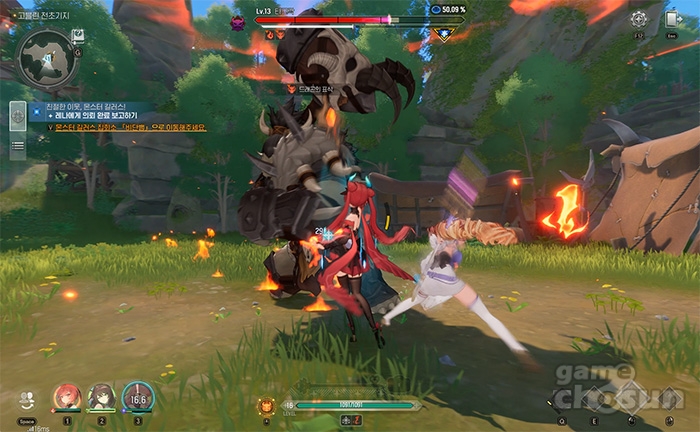Open the quest compass panel icon

pos(18,116)
